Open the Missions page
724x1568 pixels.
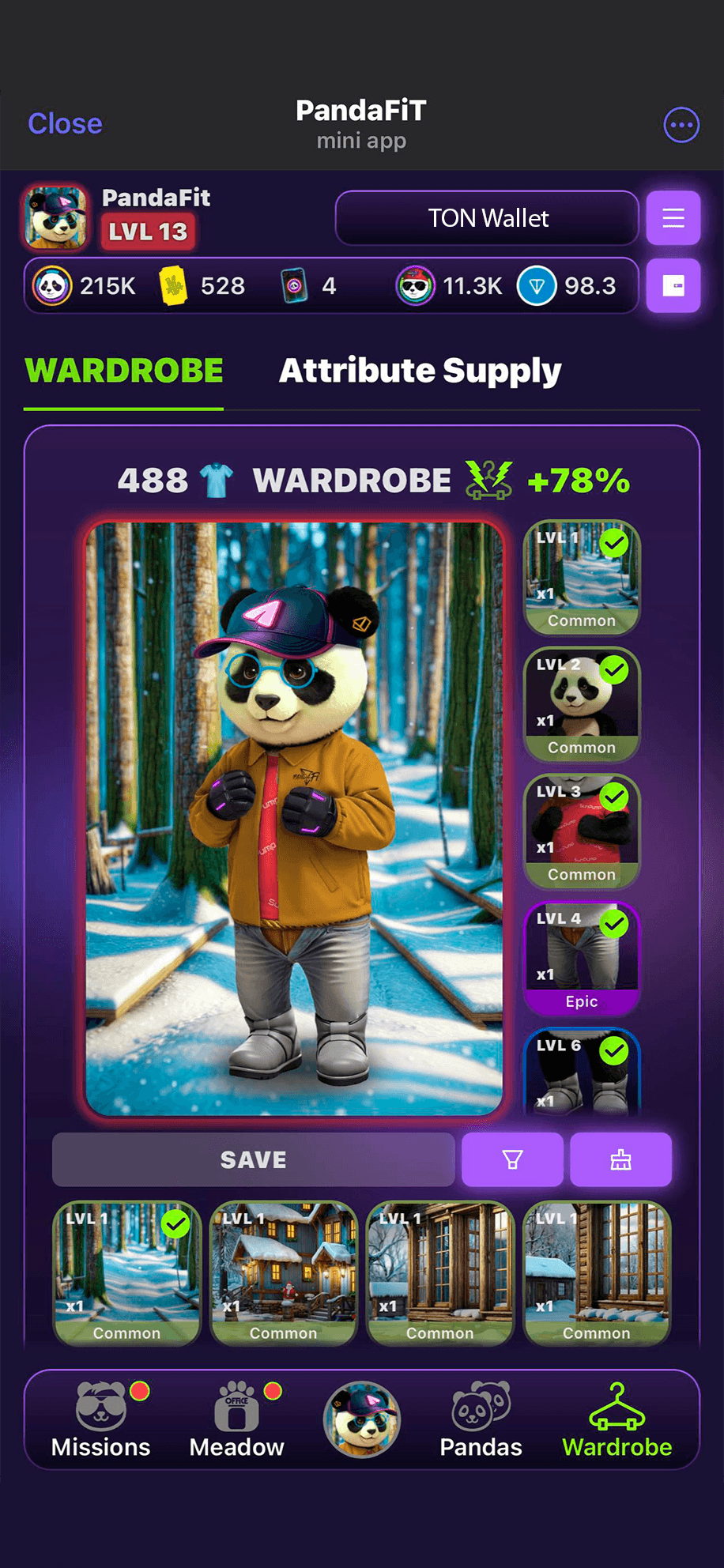click(x=101, y=1421)
